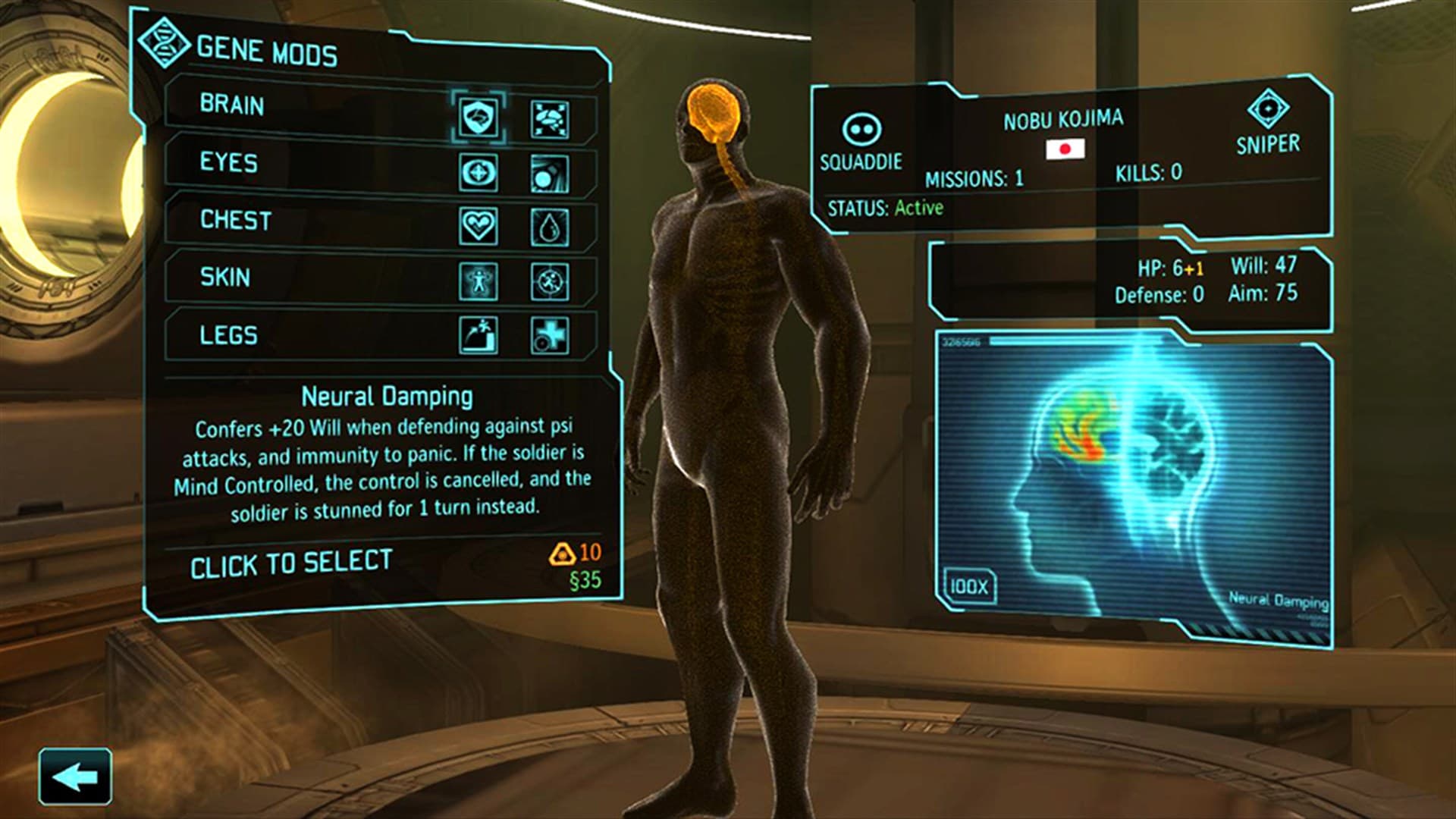Toggle the Squaddie rank insignia
This screenshot has width=1456, height=819.
pos(863,131)
